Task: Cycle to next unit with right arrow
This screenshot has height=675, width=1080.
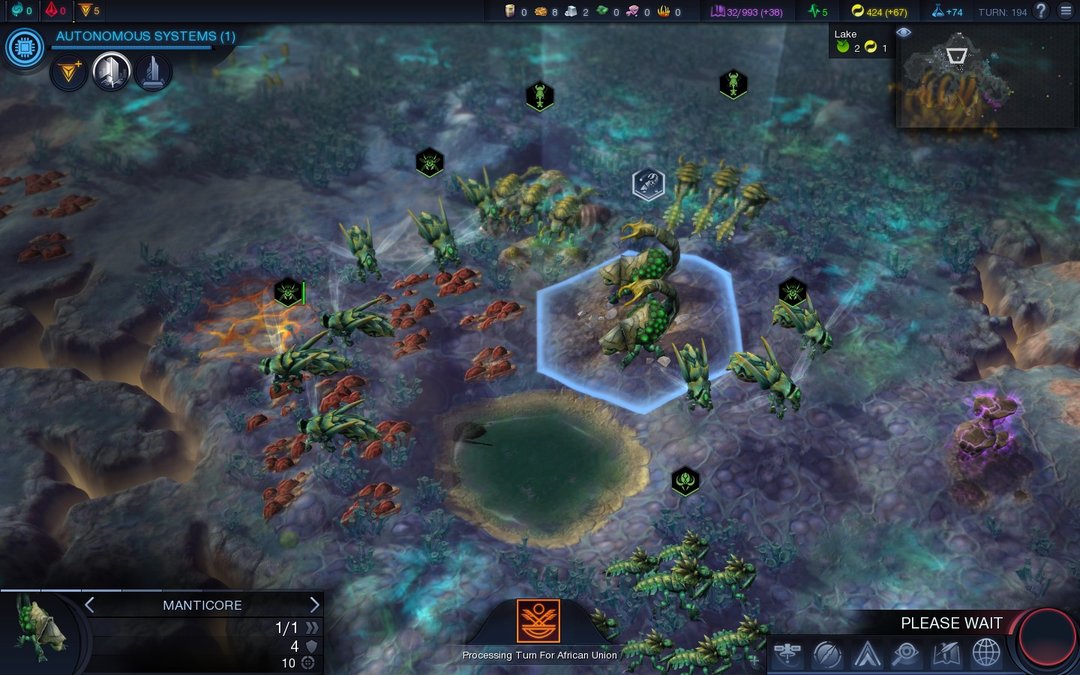Action: tap(314, 605)
